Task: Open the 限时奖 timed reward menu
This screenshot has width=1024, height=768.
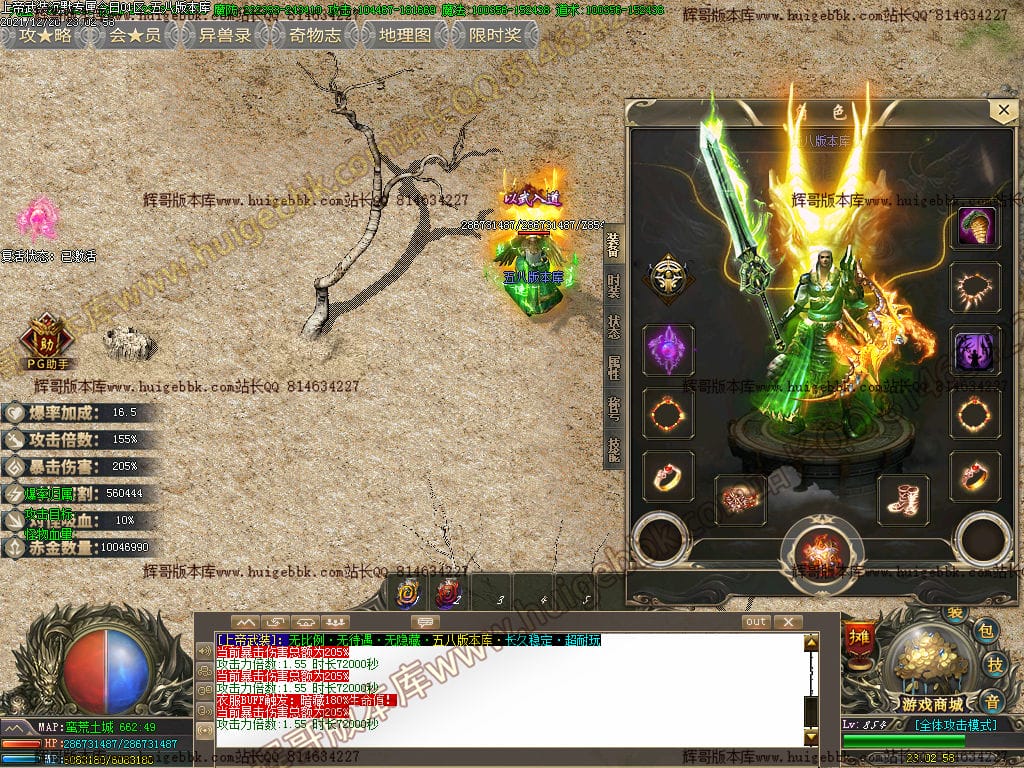Action: (x=494, y=35)
